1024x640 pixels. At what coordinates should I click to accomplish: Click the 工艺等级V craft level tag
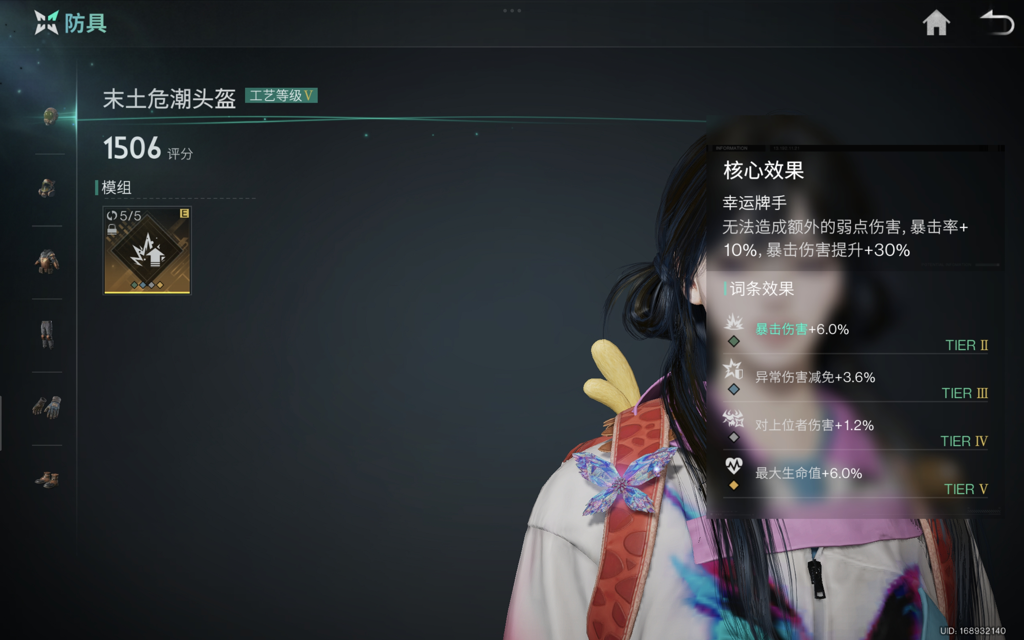[281, 96]
